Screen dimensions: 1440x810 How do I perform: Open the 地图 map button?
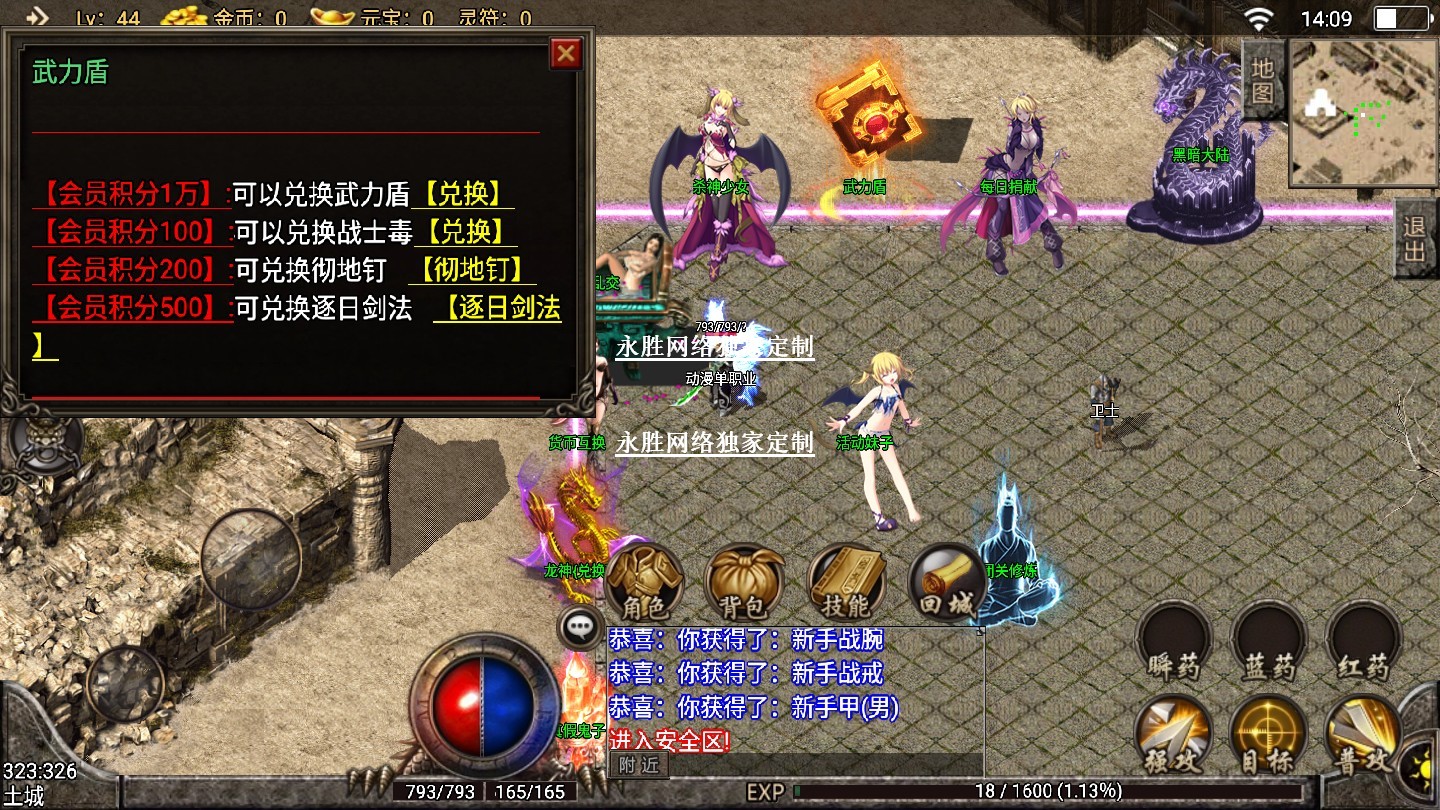tap(1263, 80)
